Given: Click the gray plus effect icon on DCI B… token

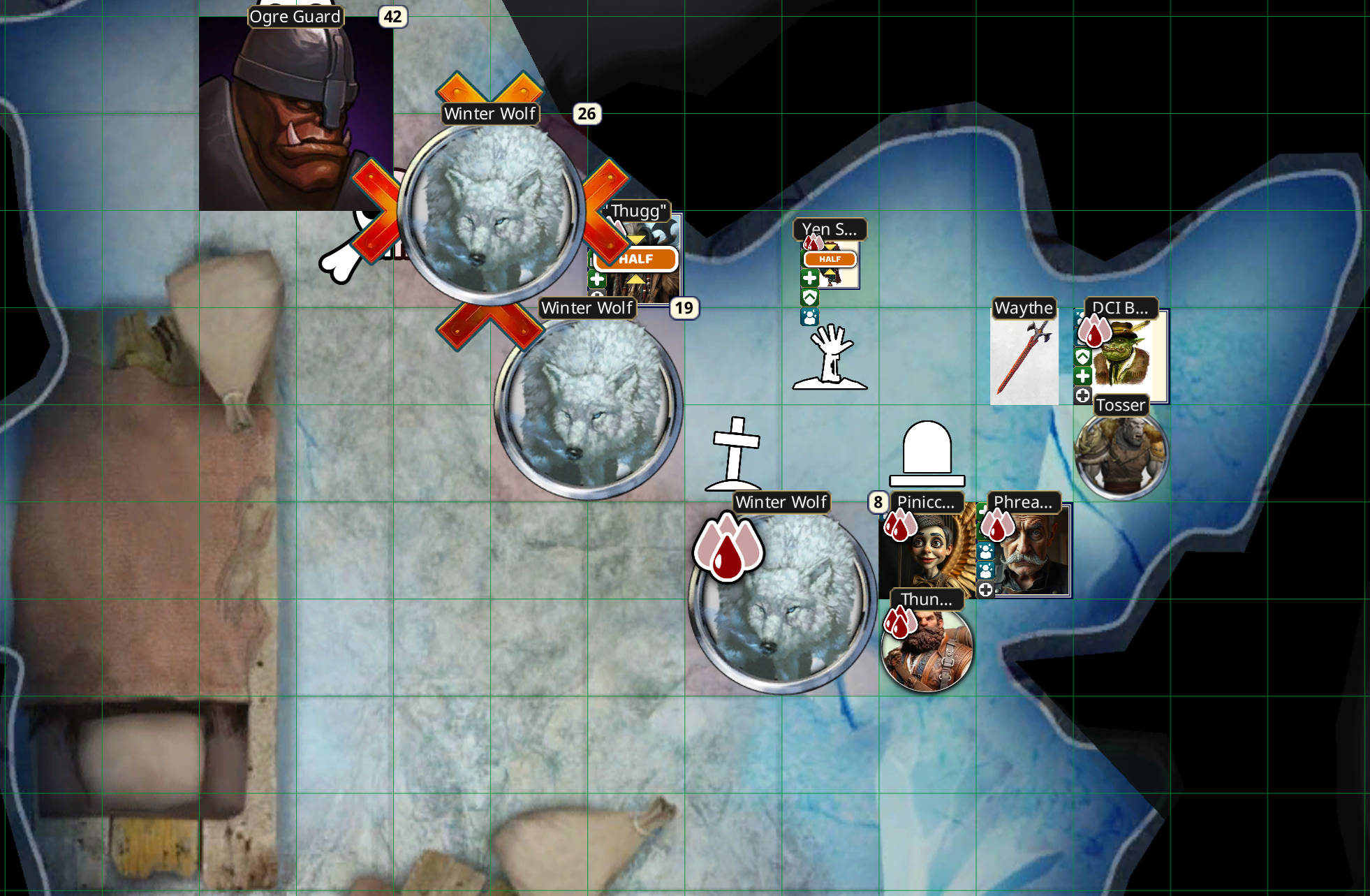Looking at the screenshot, I should click(1083, 395).
